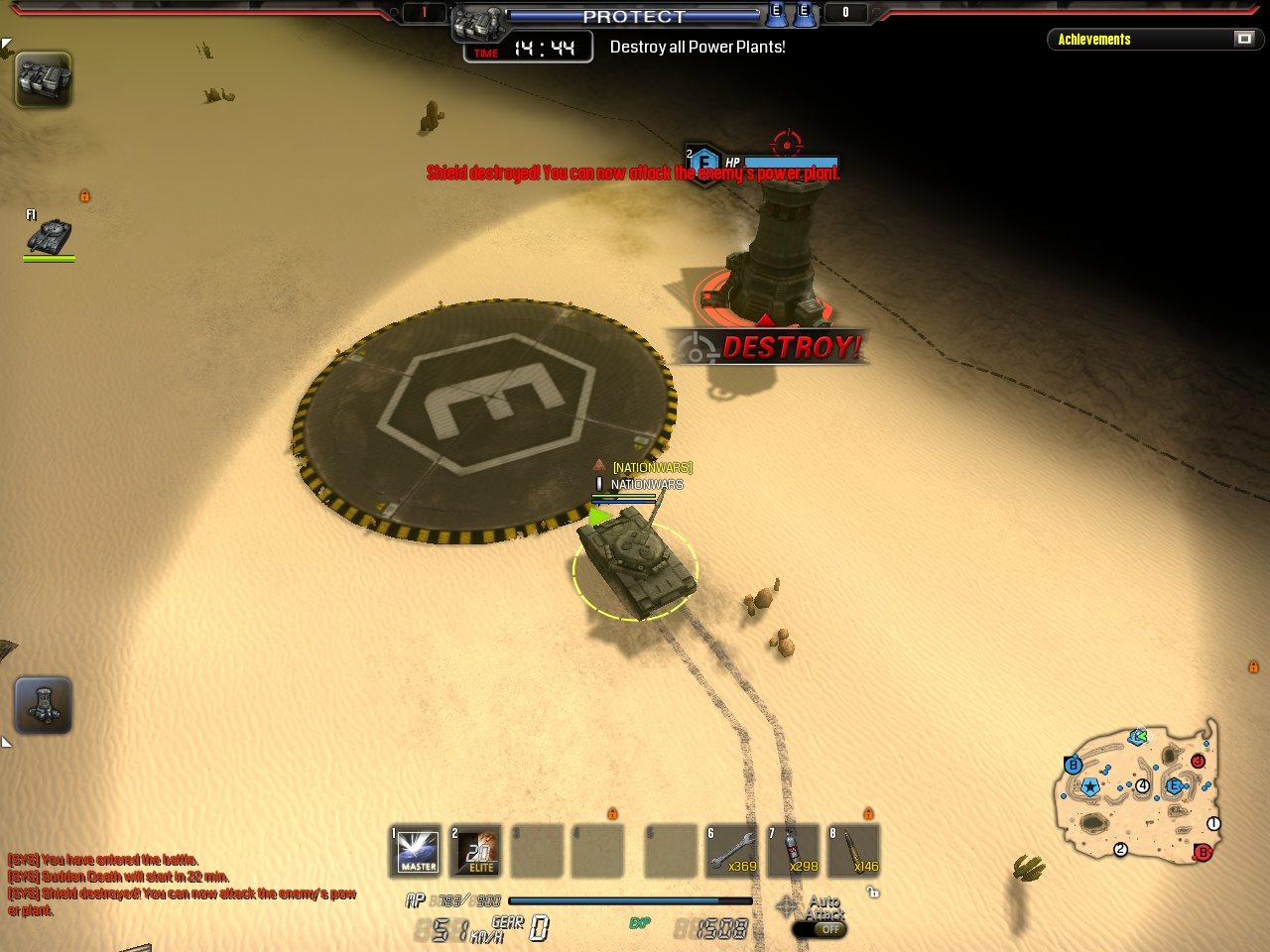The image size is (1270, 952).
Task: Select the canister item x298
Action: (794, 851)
